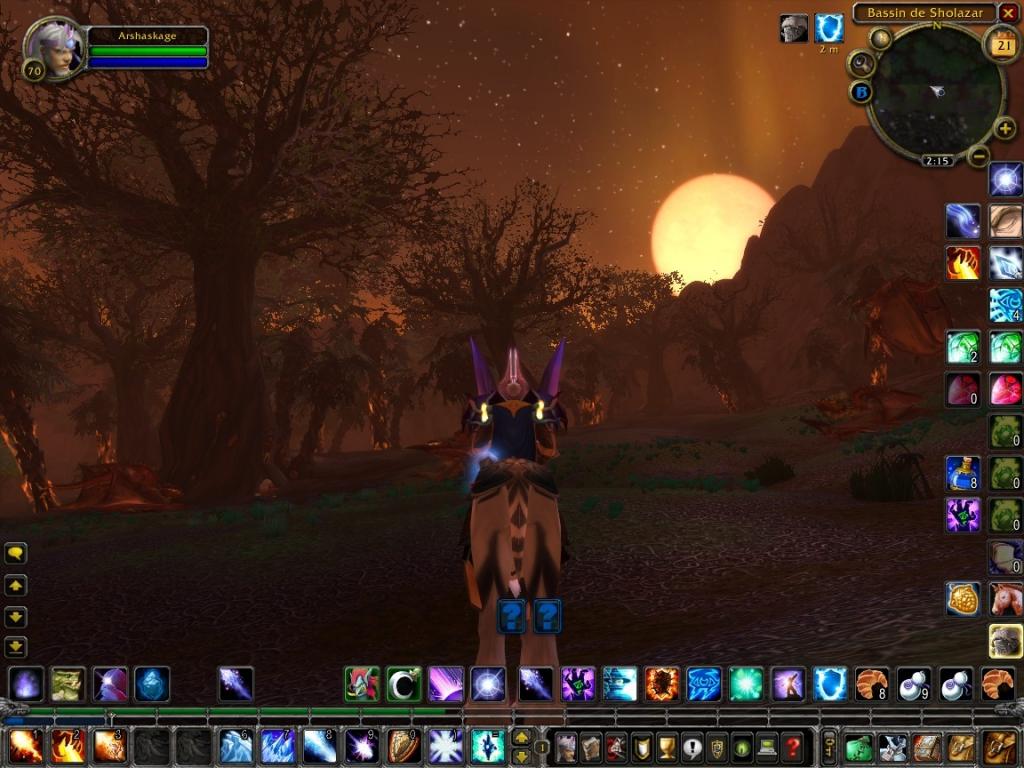Jump chat to bottom with lowest arrow

point(16,647)
